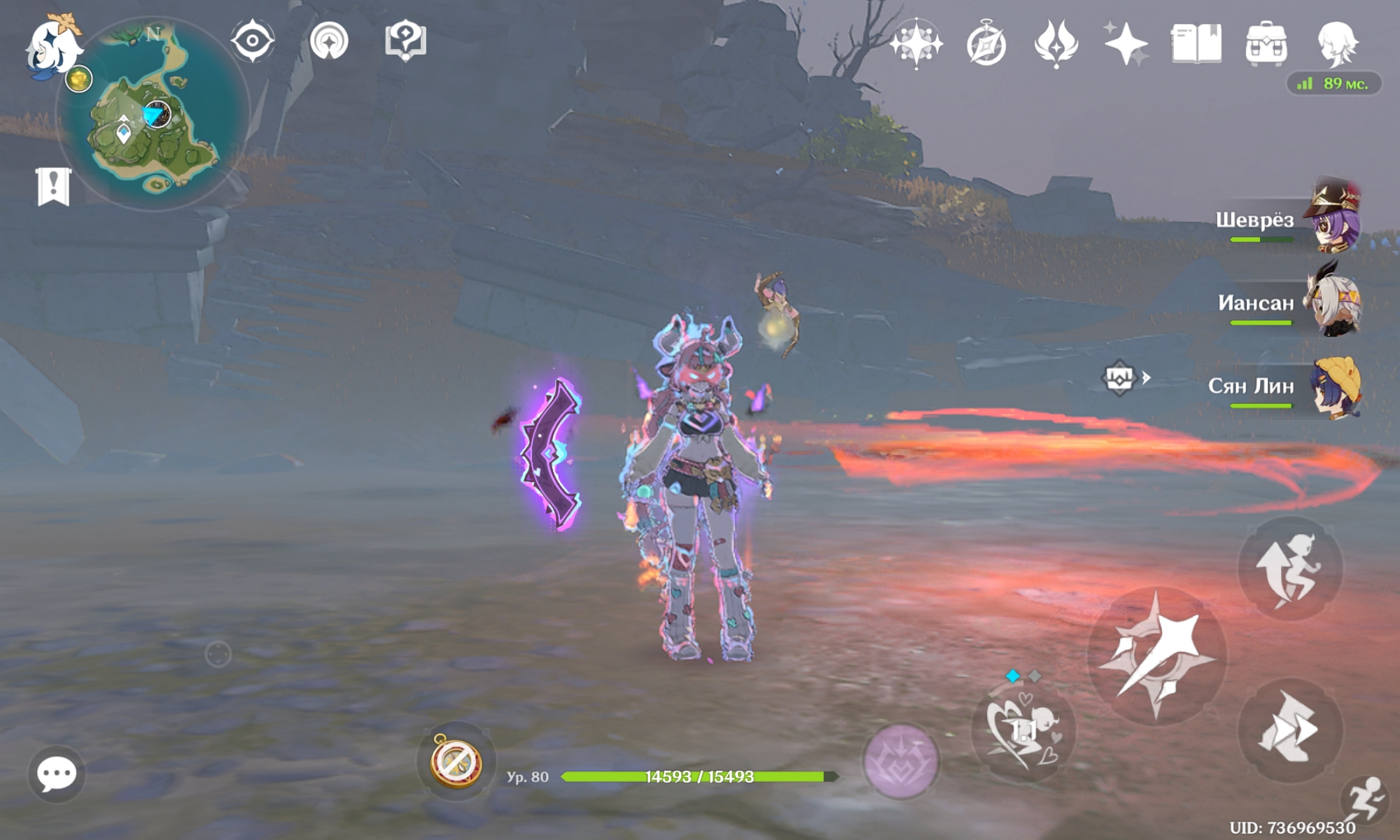Trigger the purple elemental burst
Viewport: 1400px width, 840px height.
pyautogui.click(x=900, y=761)
